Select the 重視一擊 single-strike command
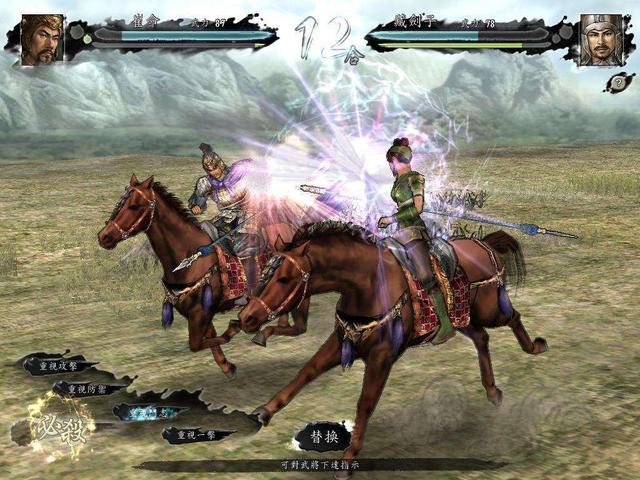This screenshot has width=640, height=480. pyautogui.click(x=196, y=434)
